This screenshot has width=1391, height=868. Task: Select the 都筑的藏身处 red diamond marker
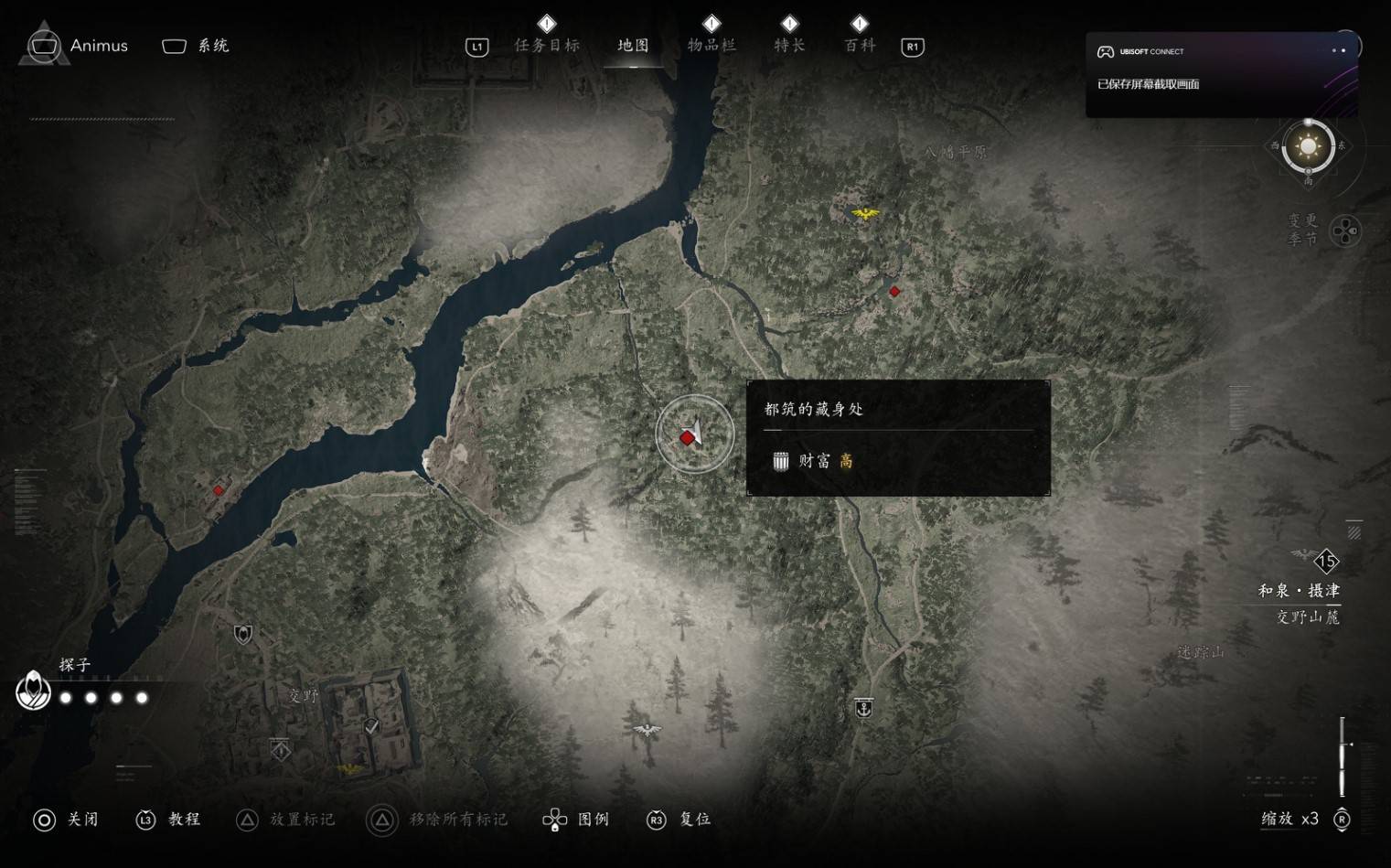[687, 438]
